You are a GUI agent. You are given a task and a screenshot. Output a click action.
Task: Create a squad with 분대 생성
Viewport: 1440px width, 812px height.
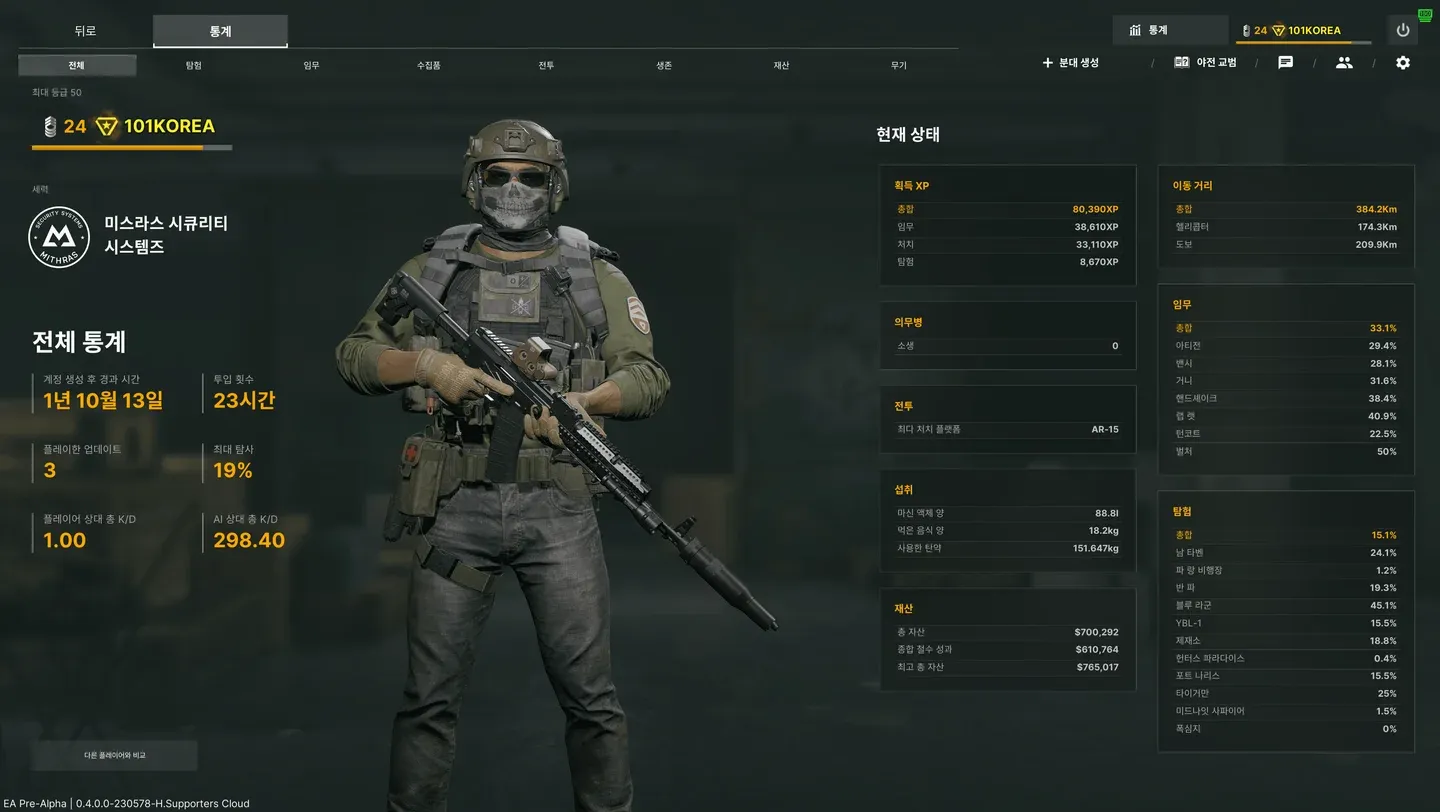[1071, 62]
